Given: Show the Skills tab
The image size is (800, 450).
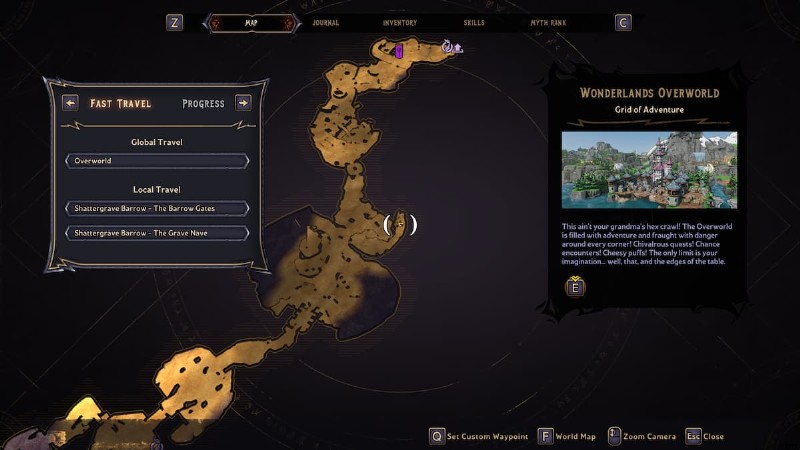Looking at the screenshot, I should [474, 22].
